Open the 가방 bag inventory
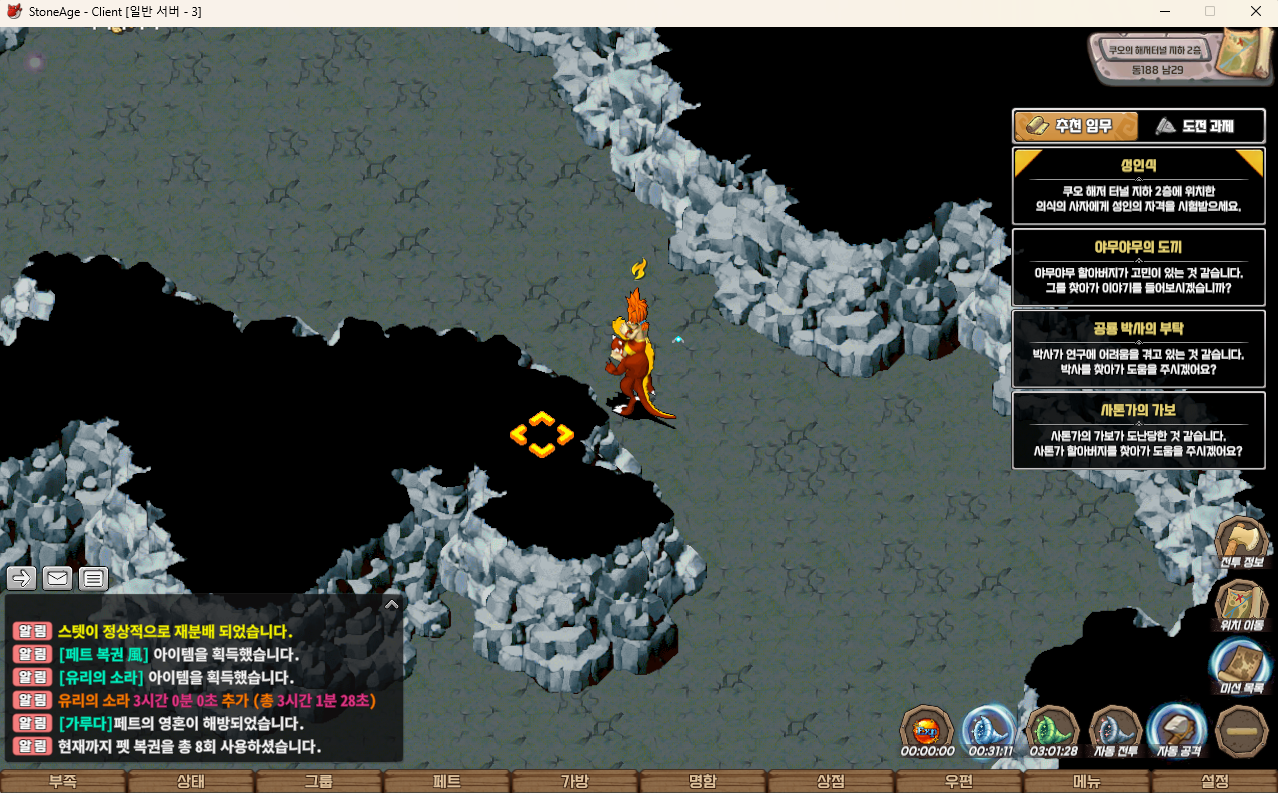The height and width of the screenshot is (793, 1278). pos(575,782)
